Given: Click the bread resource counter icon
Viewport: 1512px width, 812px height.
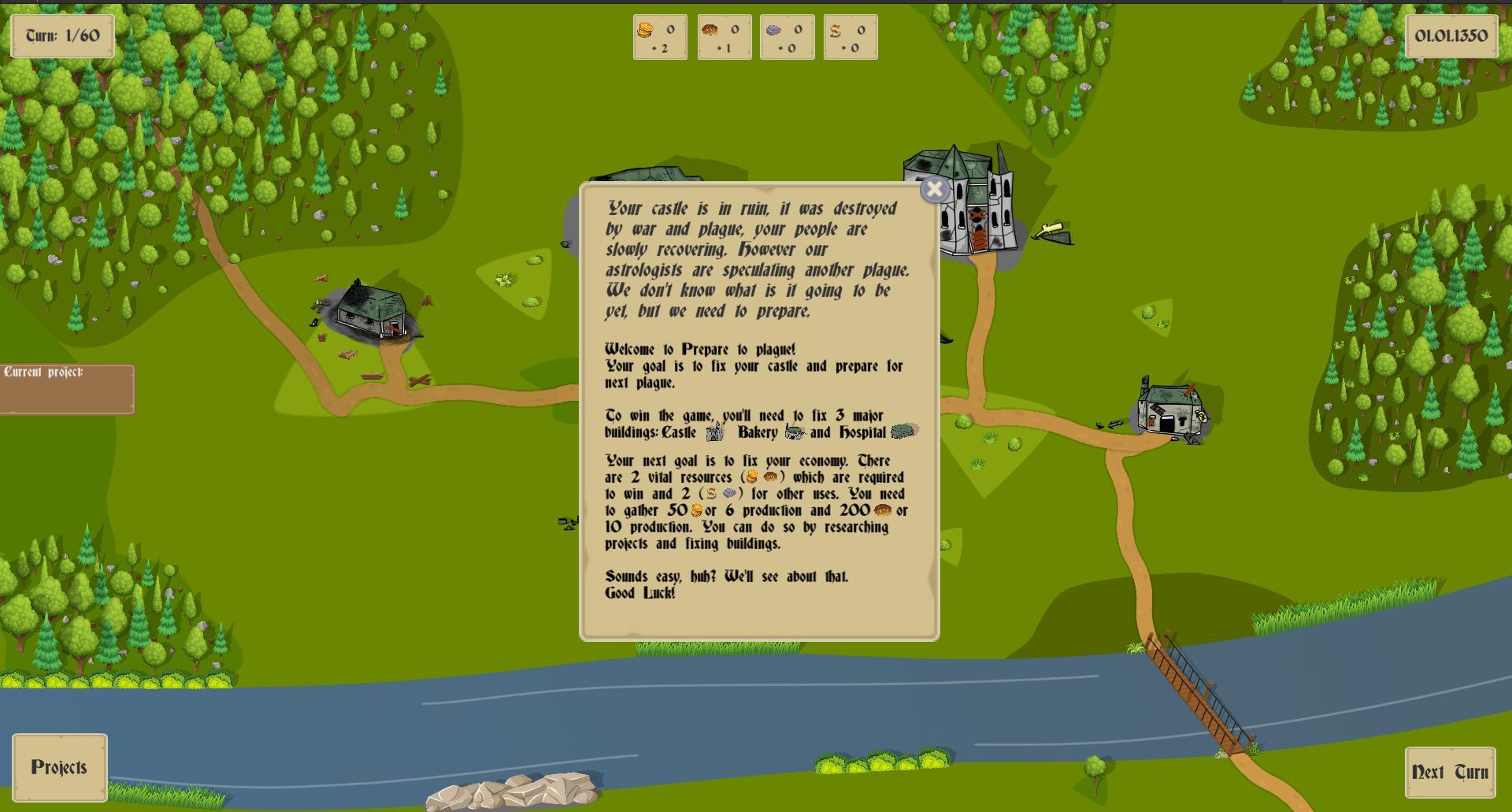Looking at the screenshot, I should pos(710,32).
